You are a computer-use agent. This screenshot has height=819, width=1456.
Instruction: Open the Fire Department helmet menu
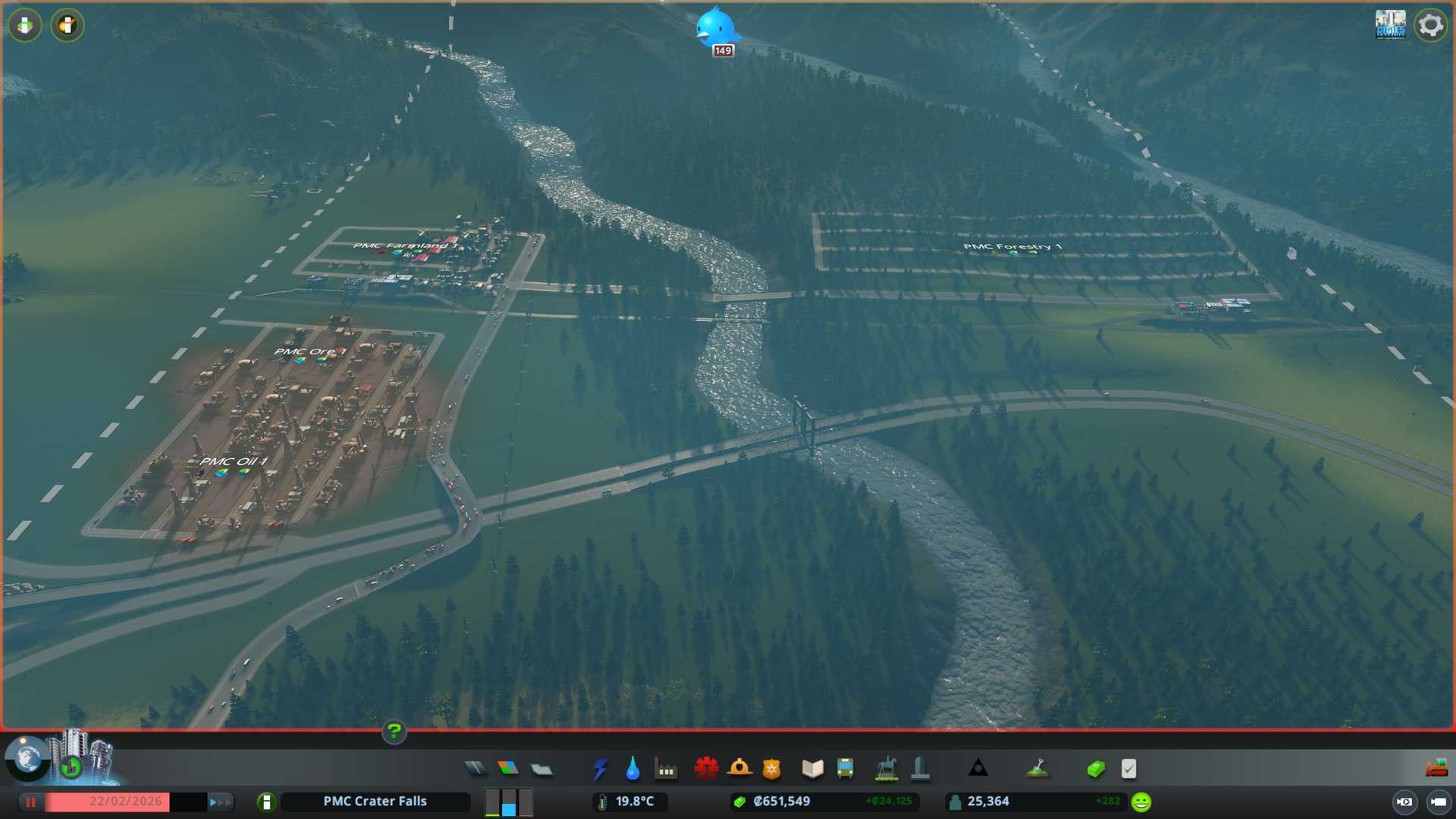coord(739,769)
